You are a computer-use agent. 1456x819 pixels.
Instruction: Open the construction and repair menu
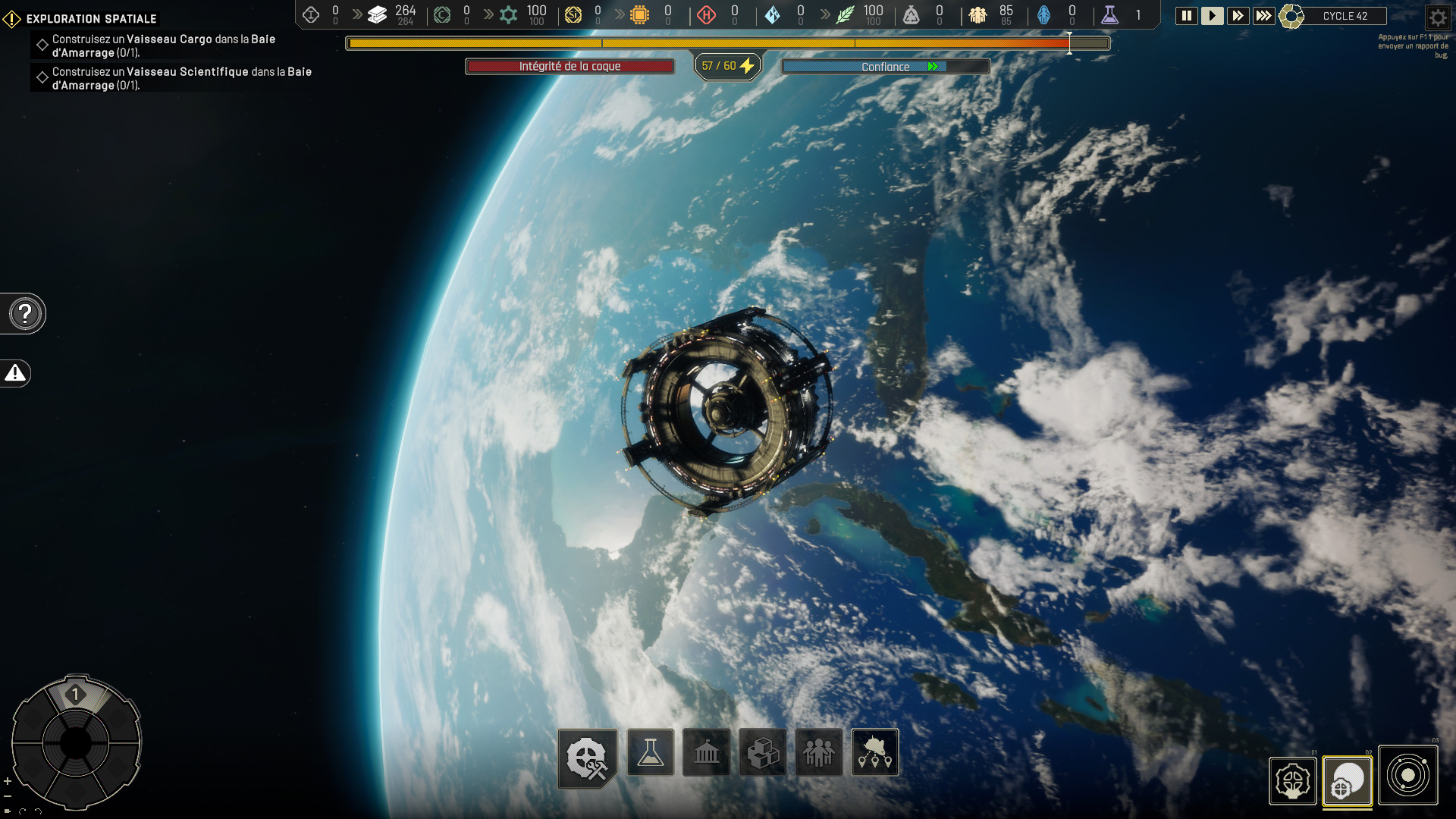pyautogui.click(x=588, y=757)
